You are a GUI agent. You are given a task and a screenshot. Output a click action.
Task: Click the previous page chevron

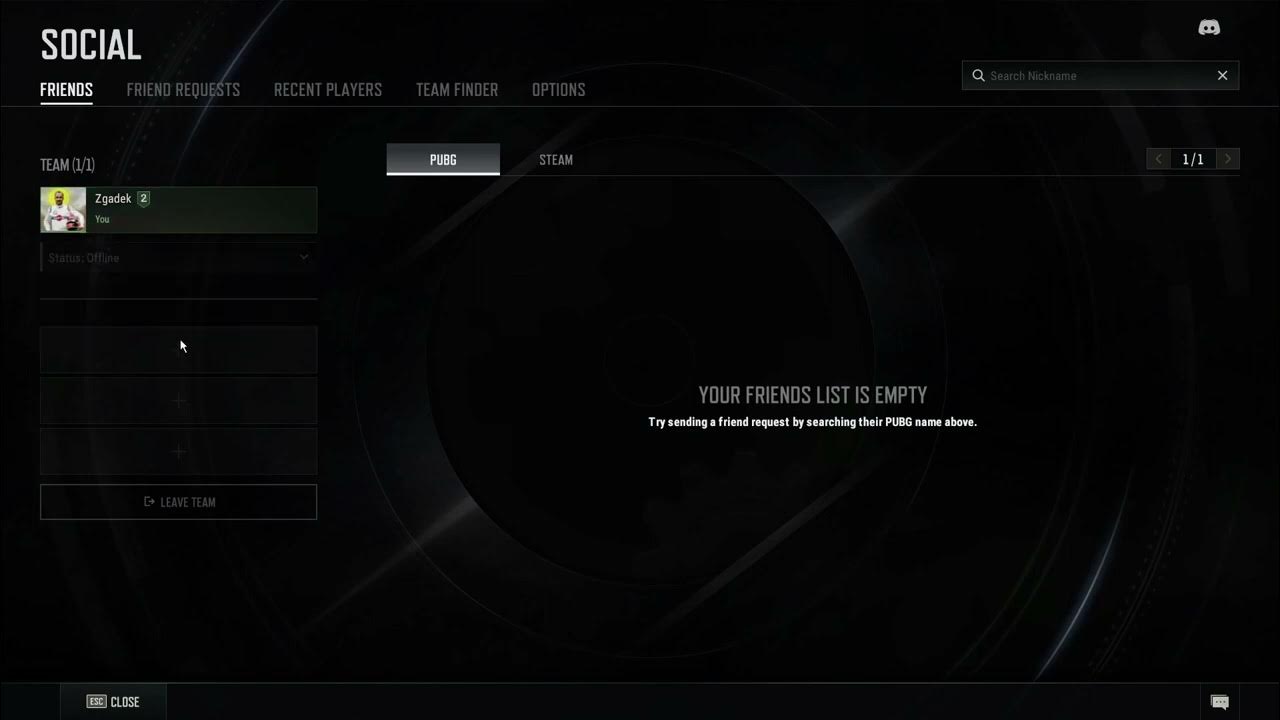(x=1158, y=158)
